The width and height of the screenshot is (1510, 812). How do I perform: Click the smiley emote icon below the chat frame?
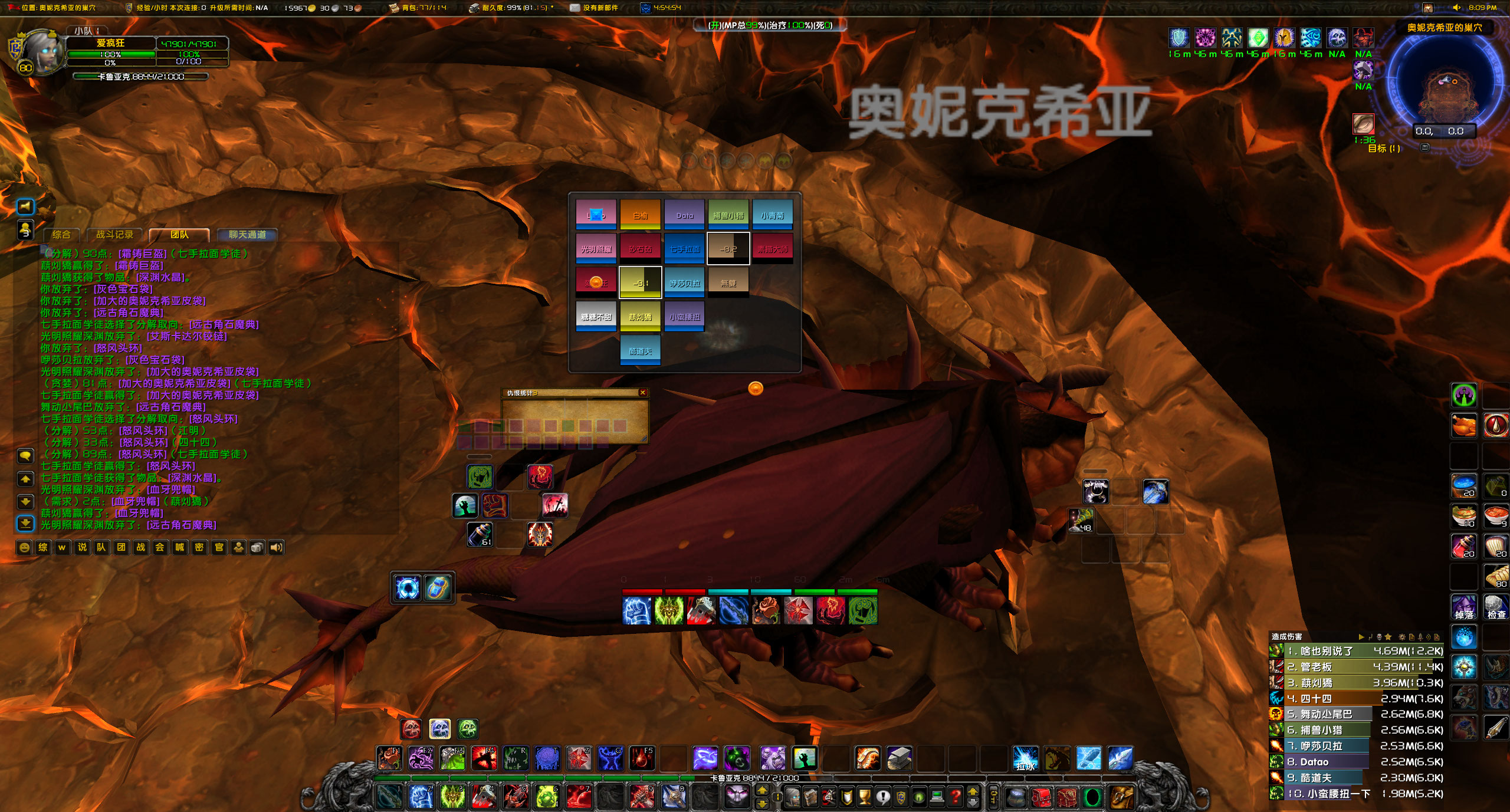24,547
